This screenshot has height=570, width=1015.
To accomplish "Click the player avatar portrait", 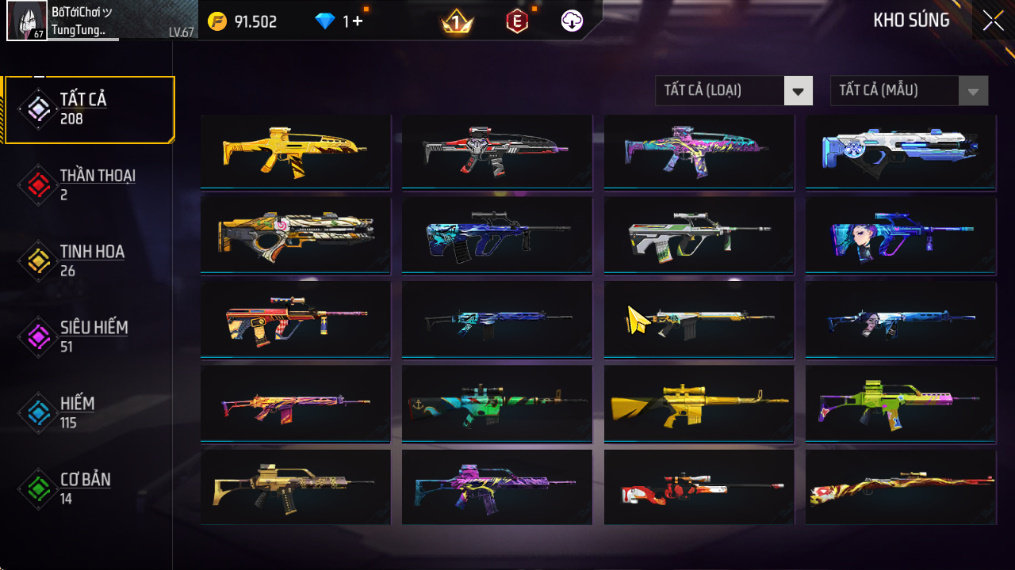I will (x=26, y=21).
